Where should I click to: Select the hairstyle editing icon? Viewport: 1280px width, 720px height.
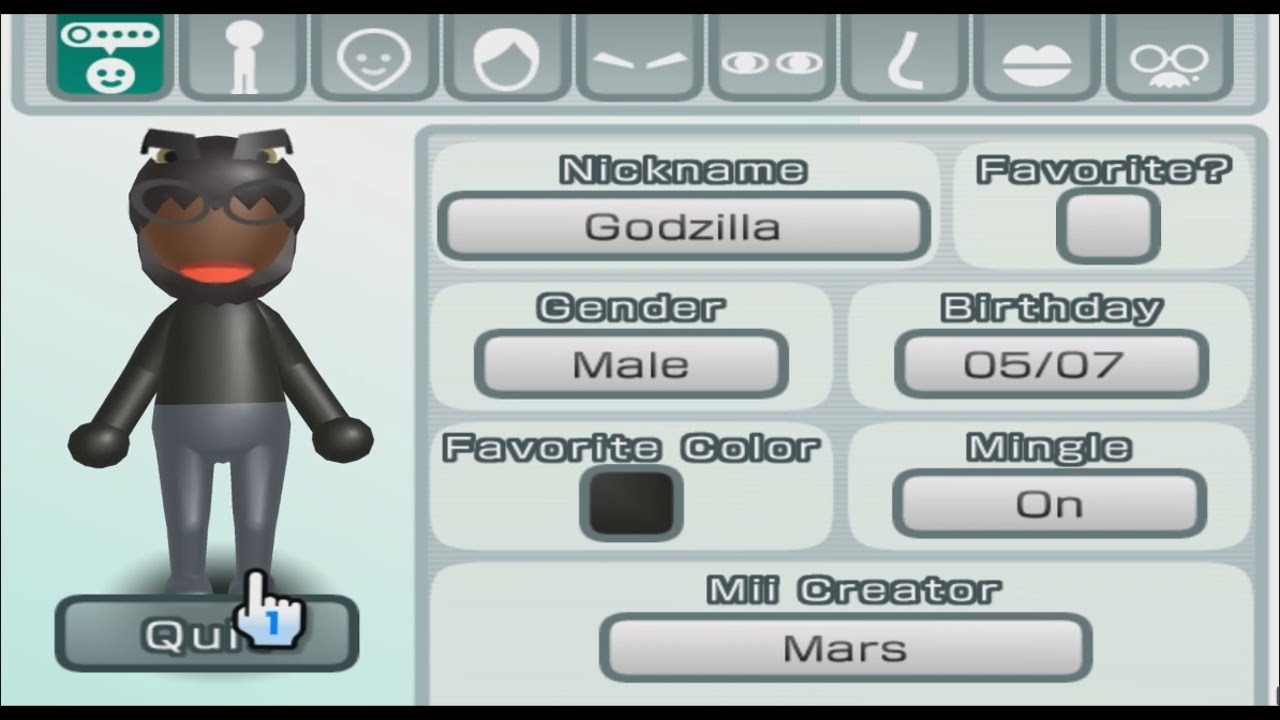tap(505, 57)
